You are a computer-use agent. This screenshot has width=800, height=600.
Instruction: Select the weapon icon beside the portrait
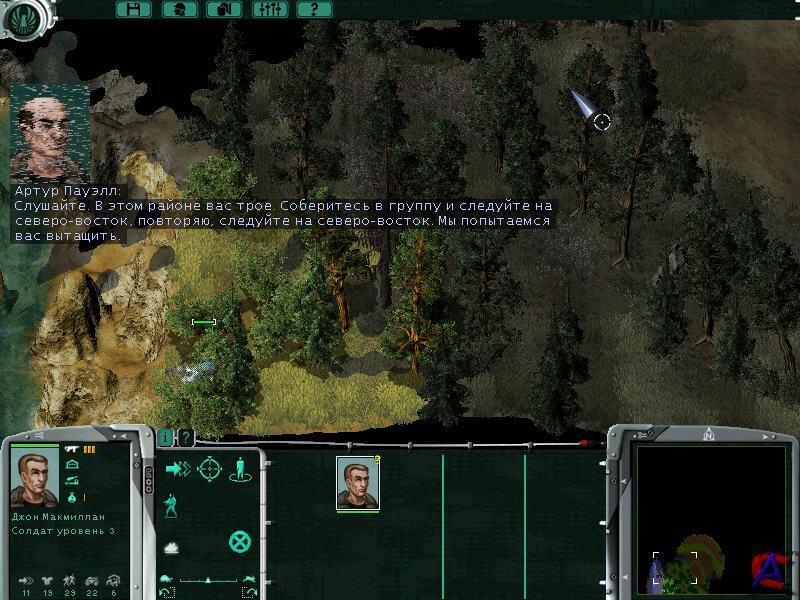coord(73,451)
